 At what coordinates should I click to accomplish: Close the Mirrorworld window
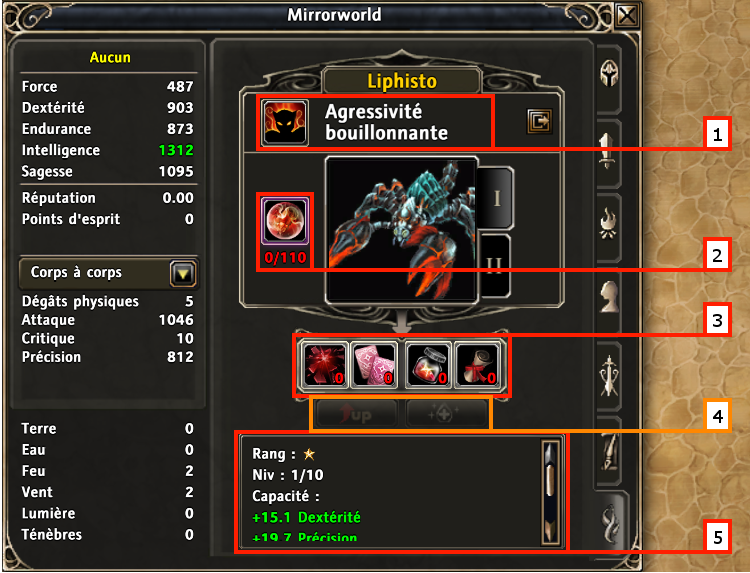(627, 15)
